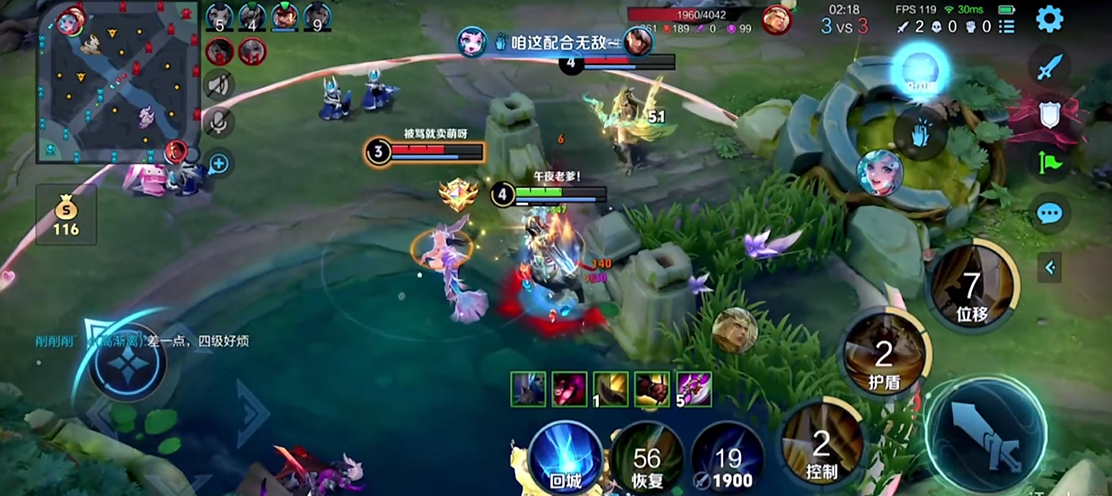This screenshot has height=496, width=1112.
Task: Open the gold shop showing 116
Action: pos(66,215)
